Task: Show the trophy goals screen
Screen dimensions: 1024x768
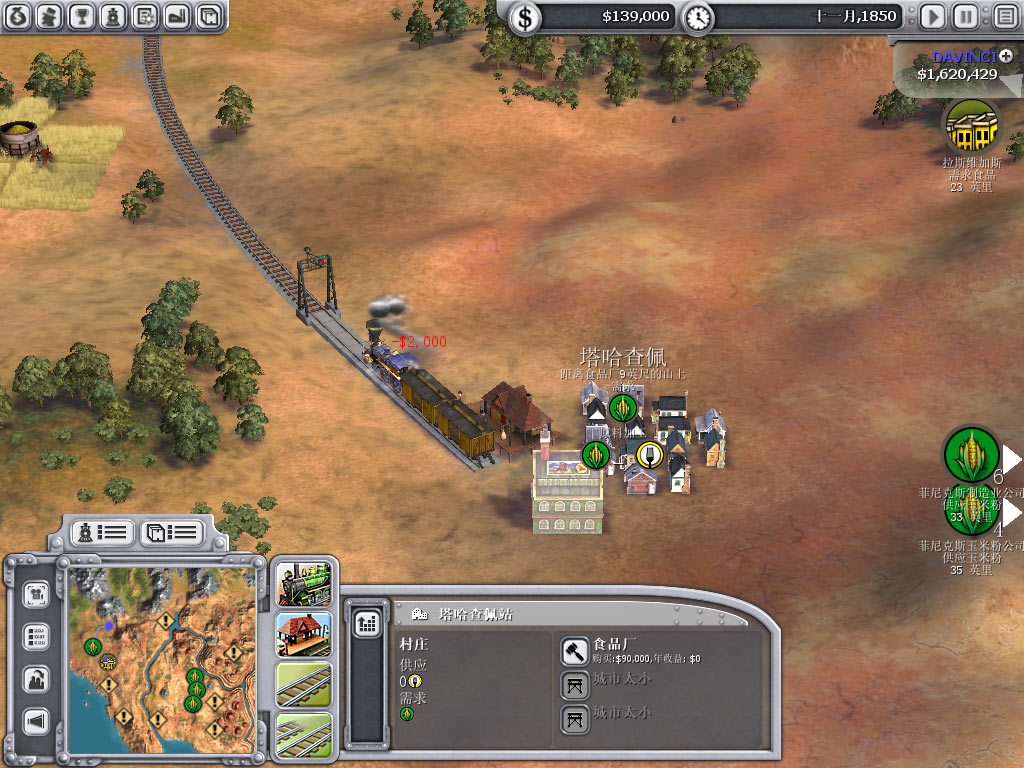Action: tap(82, 16)
